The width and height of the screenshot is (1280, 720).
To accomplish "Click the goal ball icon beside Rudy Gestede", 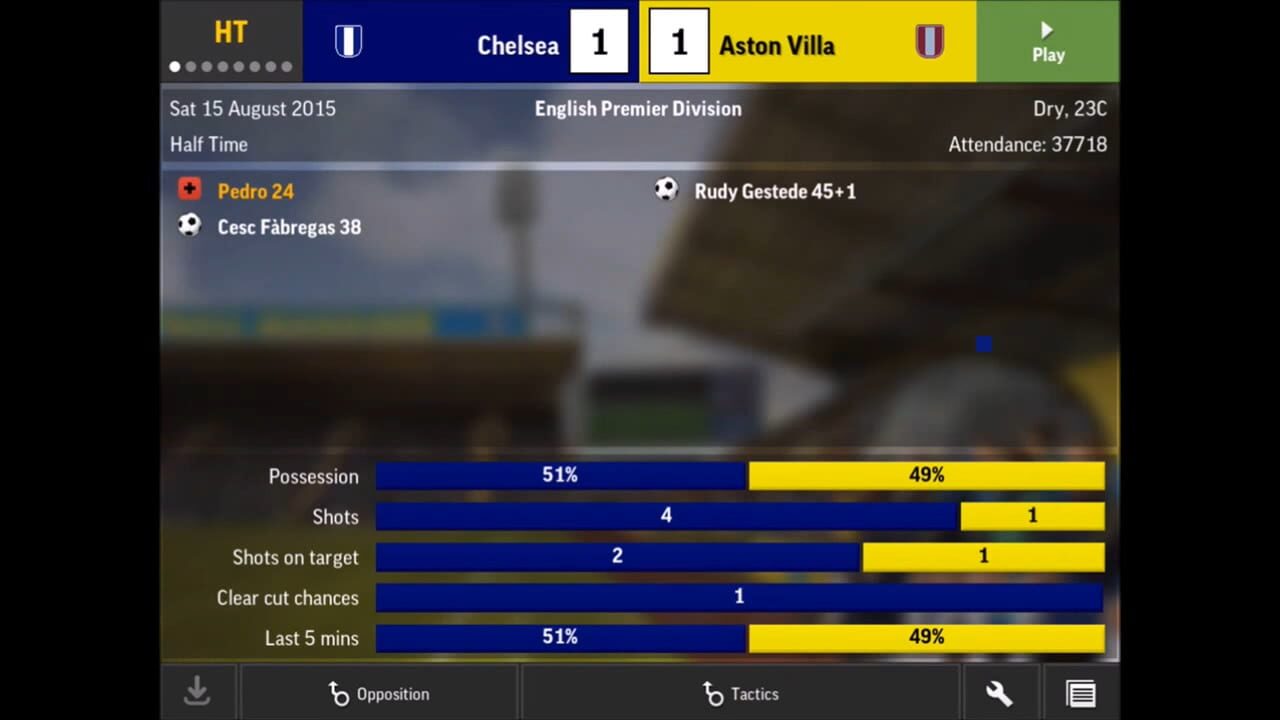I will coord(666,189).
